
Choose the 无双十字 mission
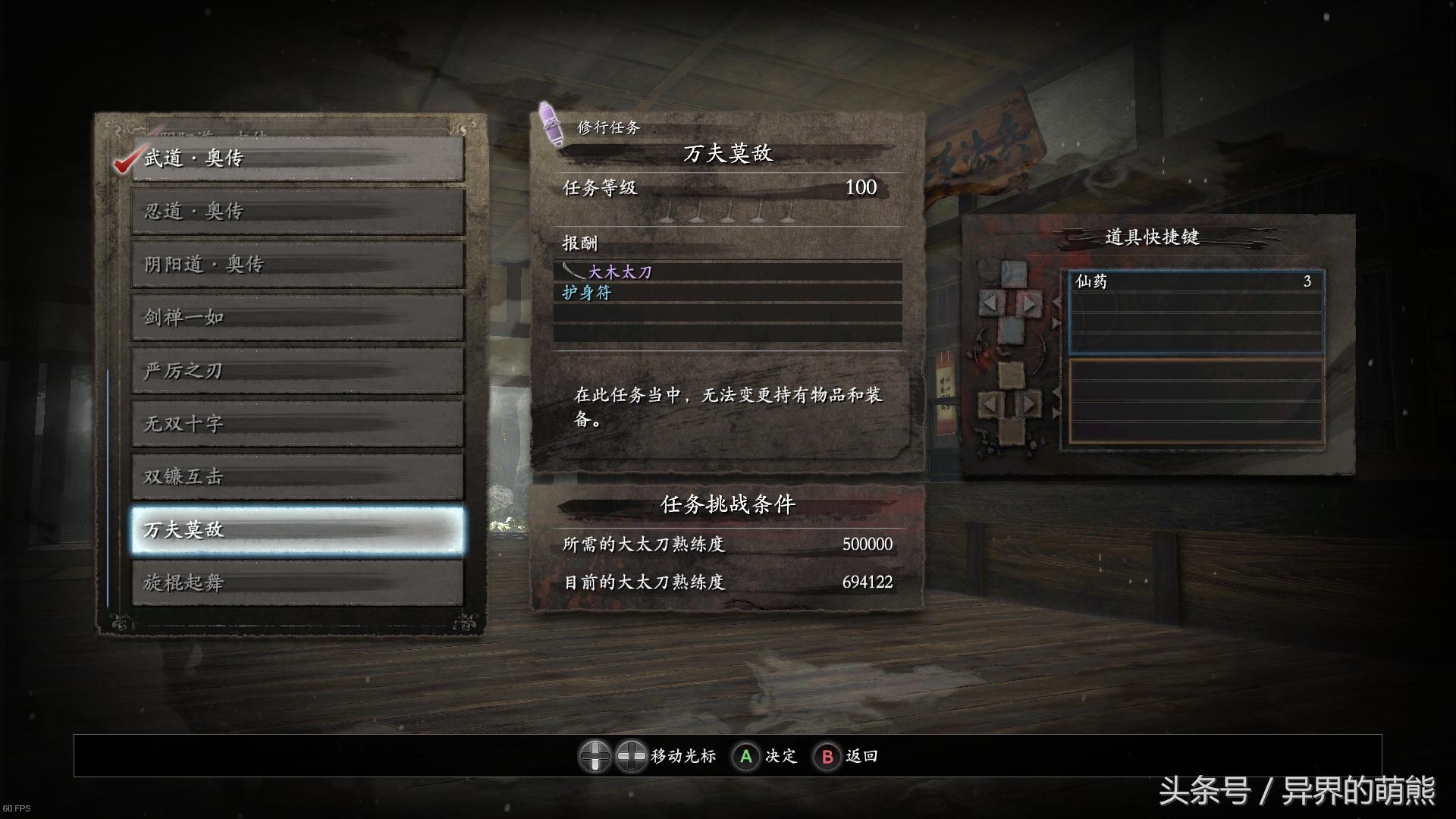297,424
